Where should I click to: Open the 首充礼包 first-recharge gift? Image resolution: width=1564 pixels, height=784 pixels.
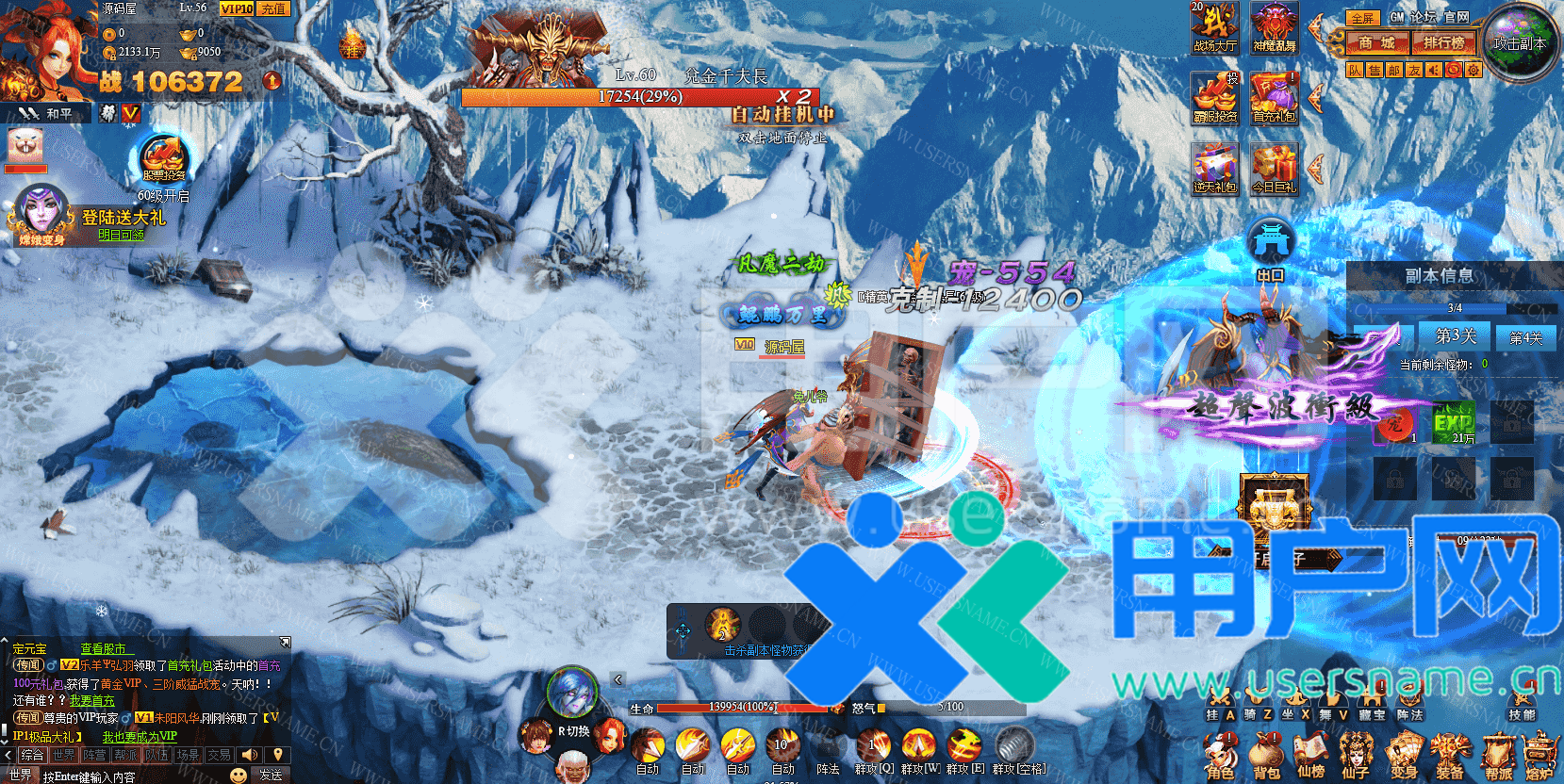tap(1274, 98)
